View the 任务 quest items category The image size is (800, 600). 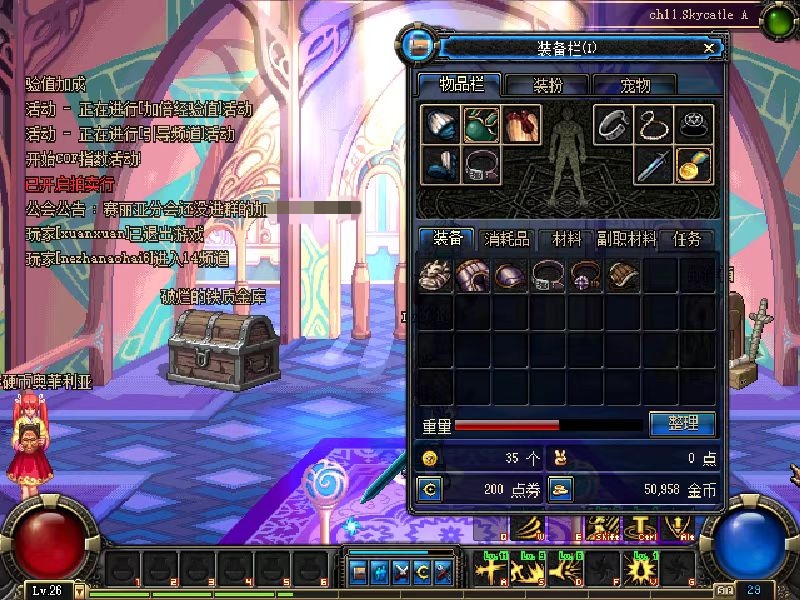687,239
